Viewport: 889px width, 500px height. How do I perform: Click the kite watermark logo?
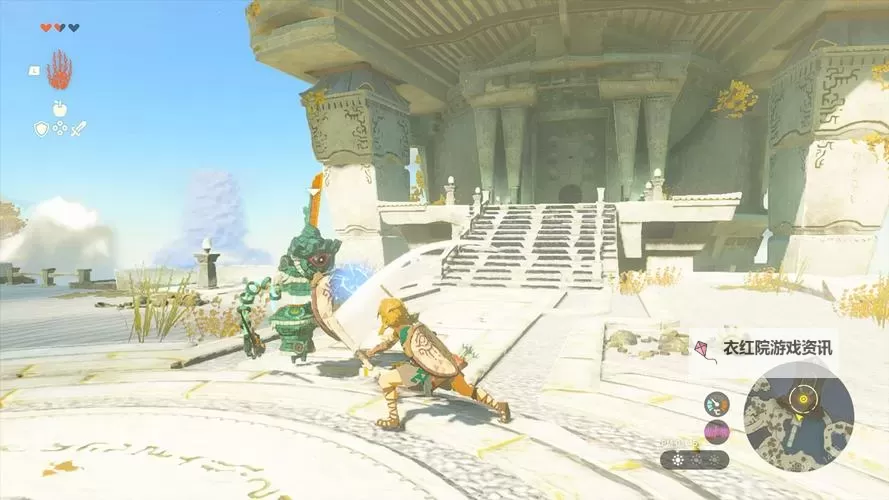(703, 348)
